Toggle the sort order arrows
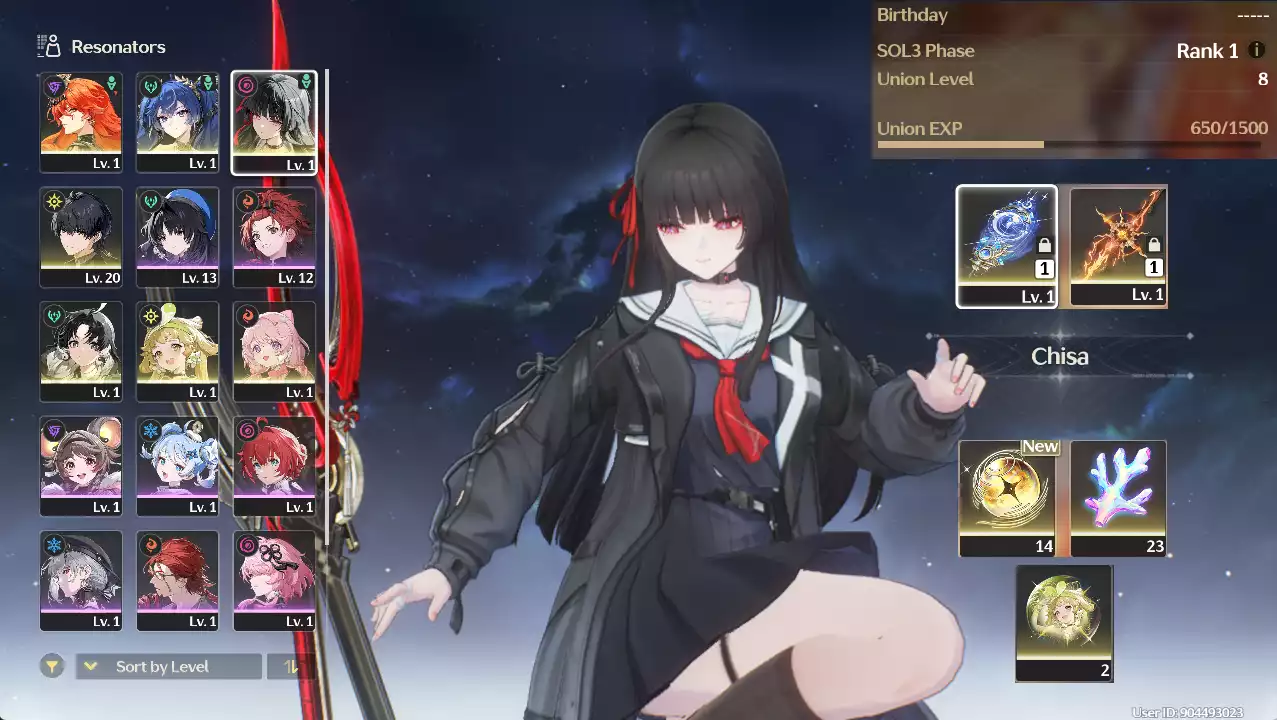This screenshot has height=720, width=1277. tap(291, 666)
